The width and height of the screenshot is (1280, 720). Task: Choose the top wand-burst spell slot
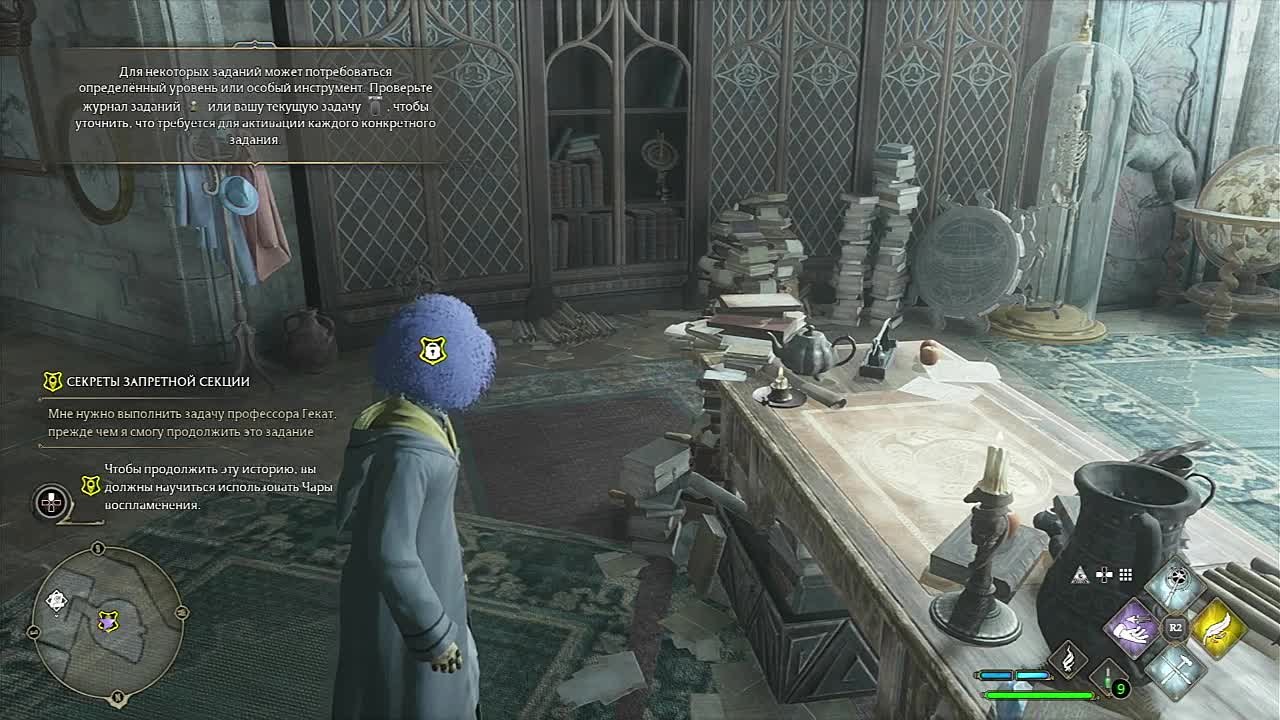1175,585
